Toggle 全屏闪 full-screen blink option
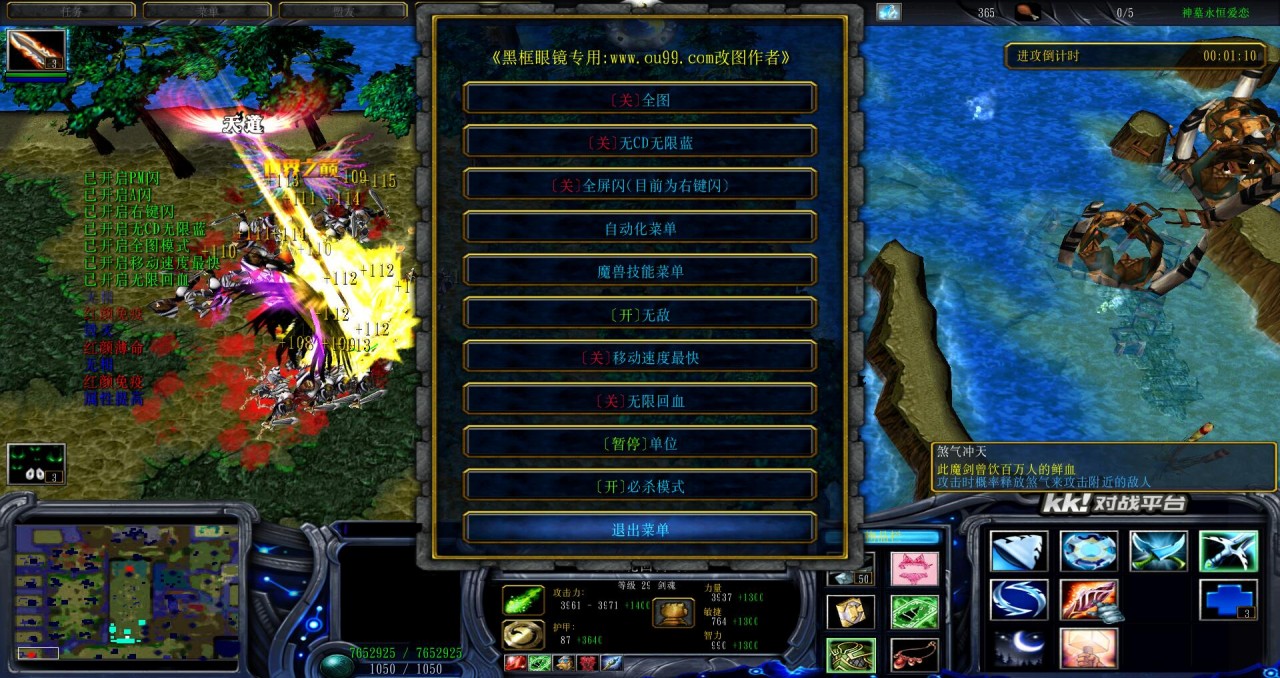The image size is (1280, 678). pos(640,185)
